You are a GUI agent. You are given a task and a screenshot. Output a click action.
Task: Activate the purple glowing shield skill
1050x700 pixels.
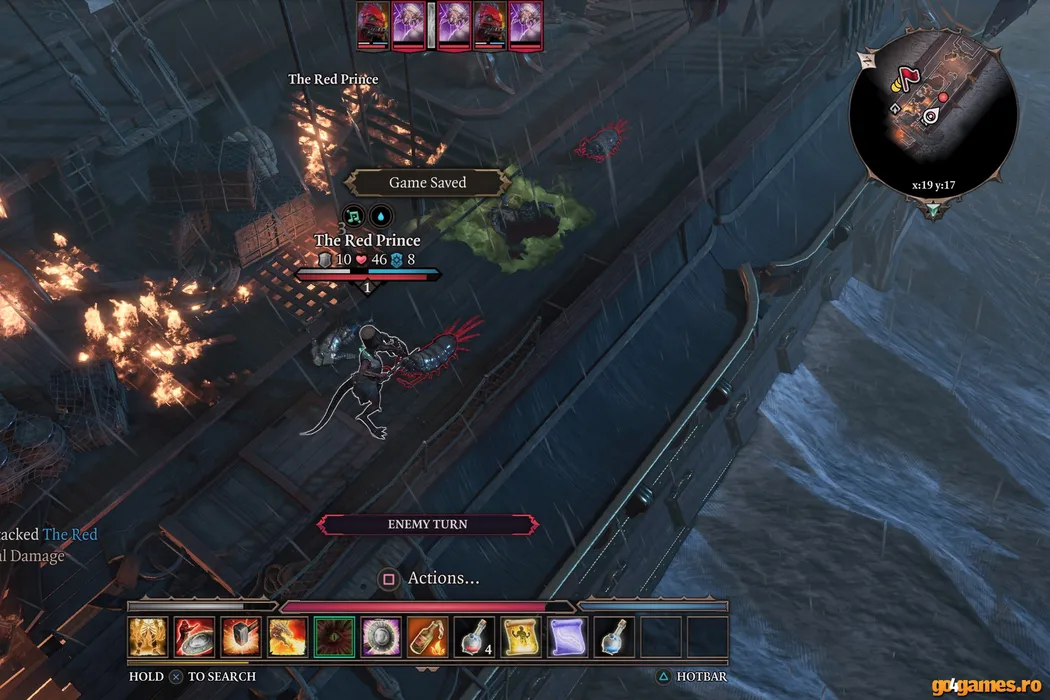click(x=380, y=636)
